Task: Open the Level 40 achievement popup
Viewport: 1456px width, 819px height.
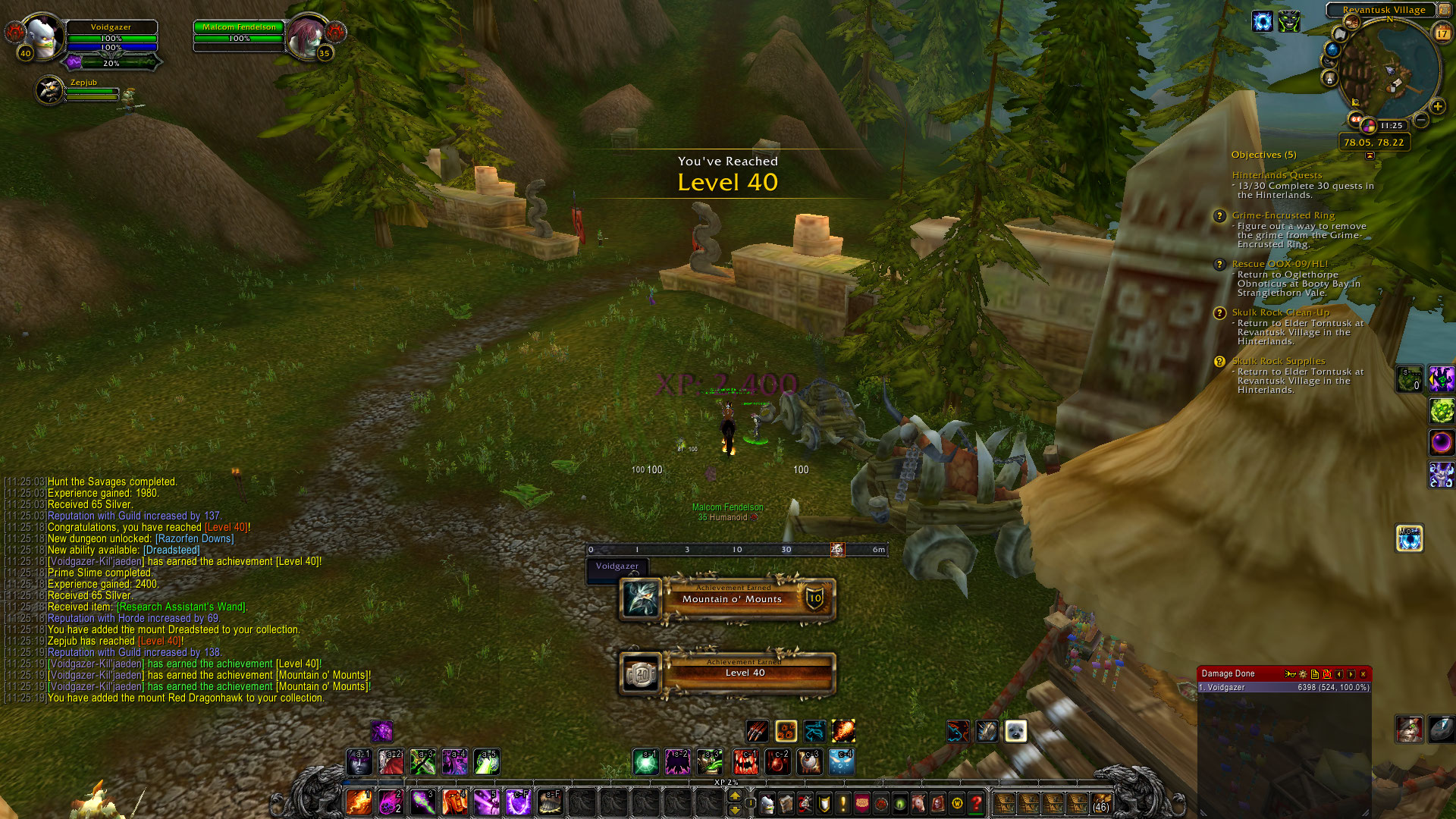Action: click(x=727, y=673)
